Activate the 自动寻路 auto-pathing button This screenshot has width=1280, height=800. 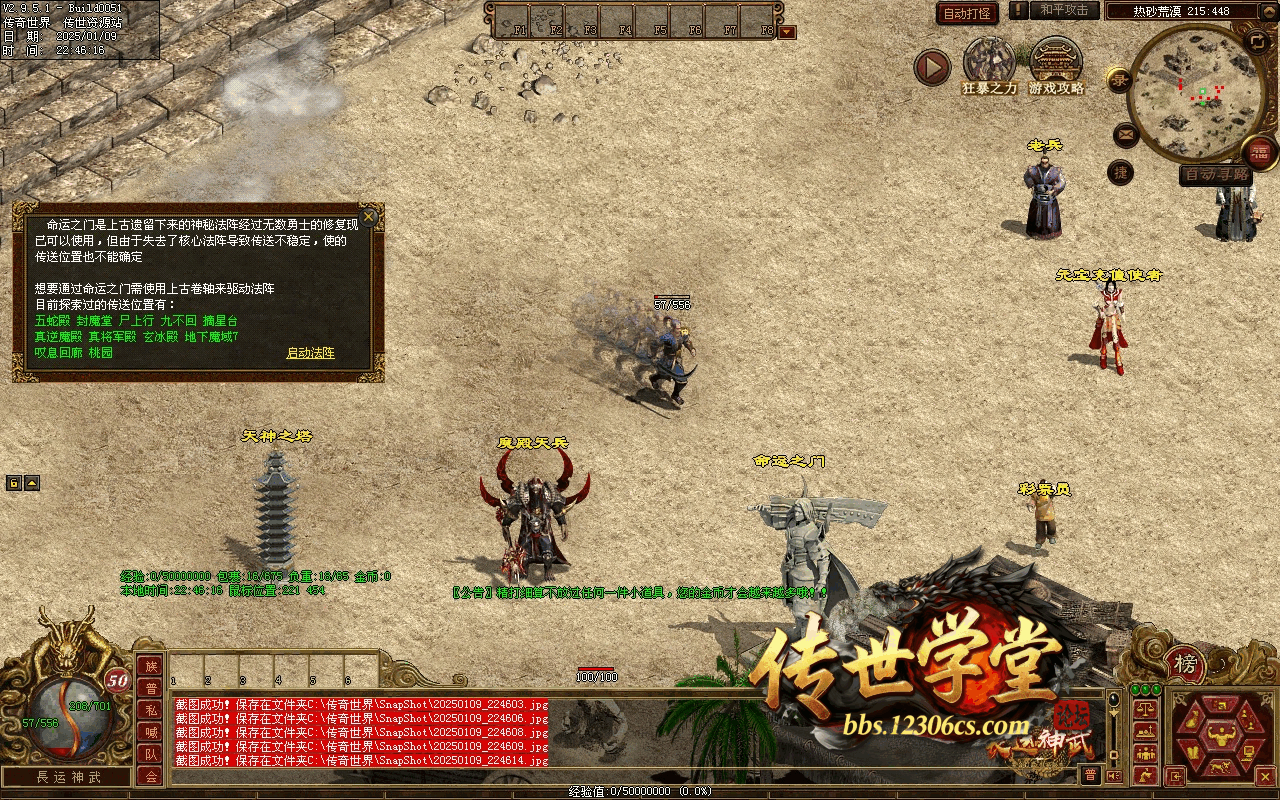(1215, 175)
